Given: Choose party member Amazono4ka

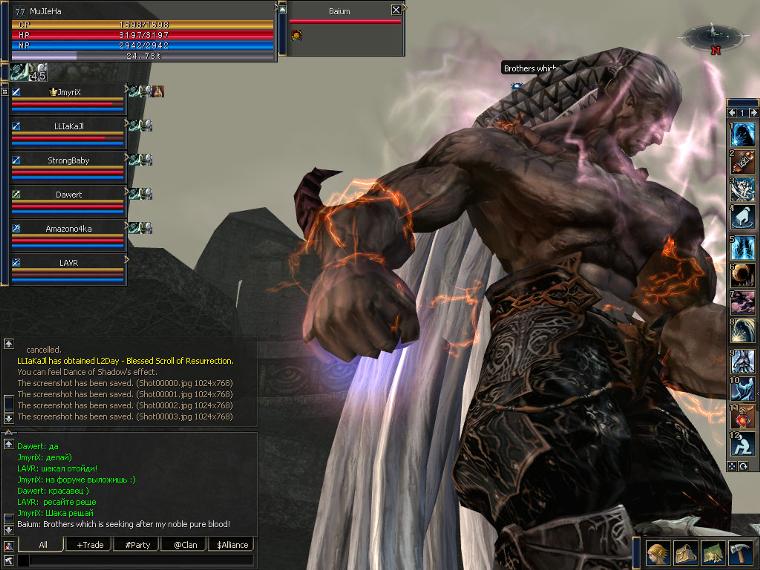Looking at the screenshot, I should [68, 229].
